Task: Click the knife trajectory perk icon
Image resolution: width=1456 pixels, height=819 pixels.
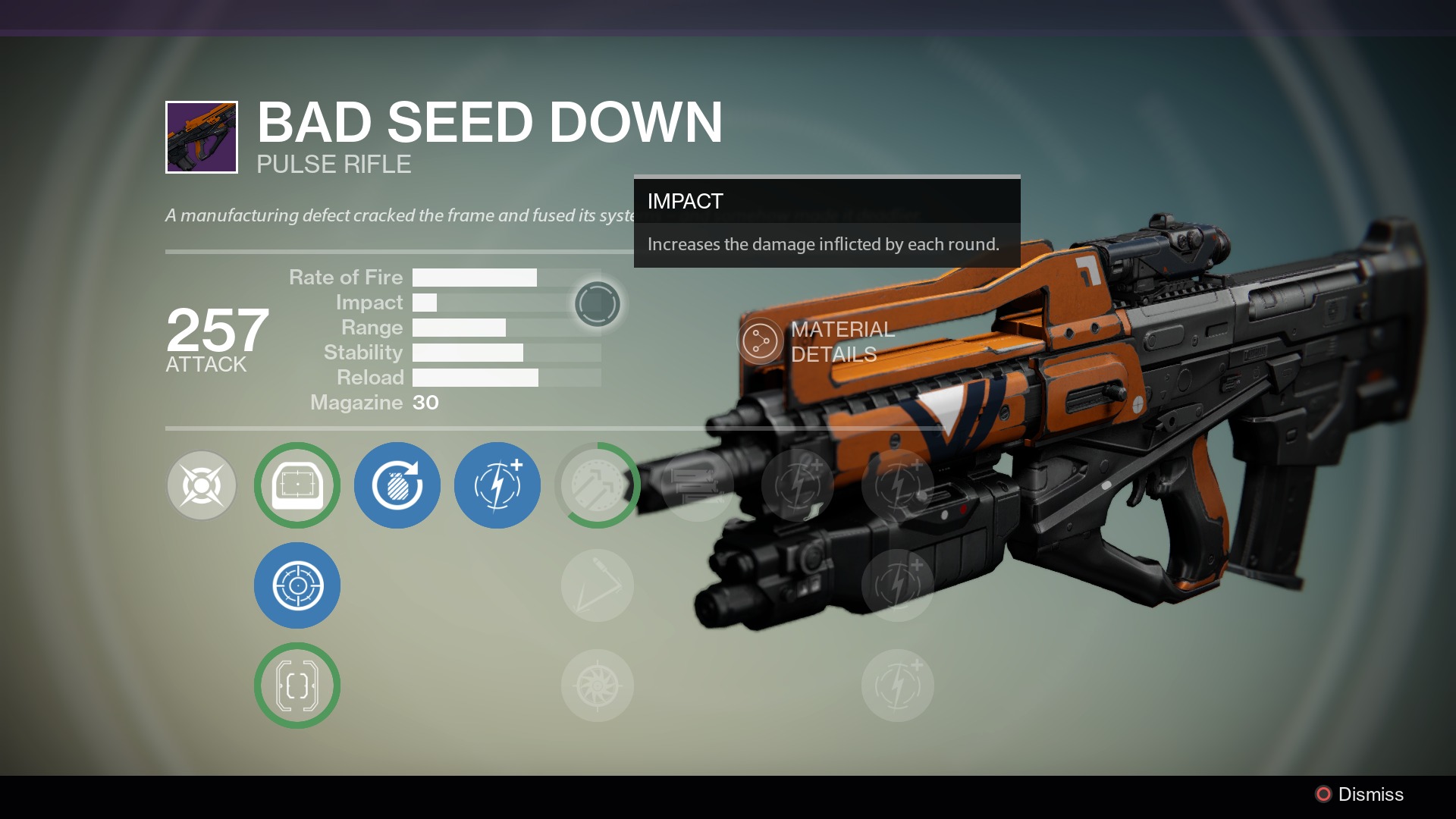Action: coord(597,585)
